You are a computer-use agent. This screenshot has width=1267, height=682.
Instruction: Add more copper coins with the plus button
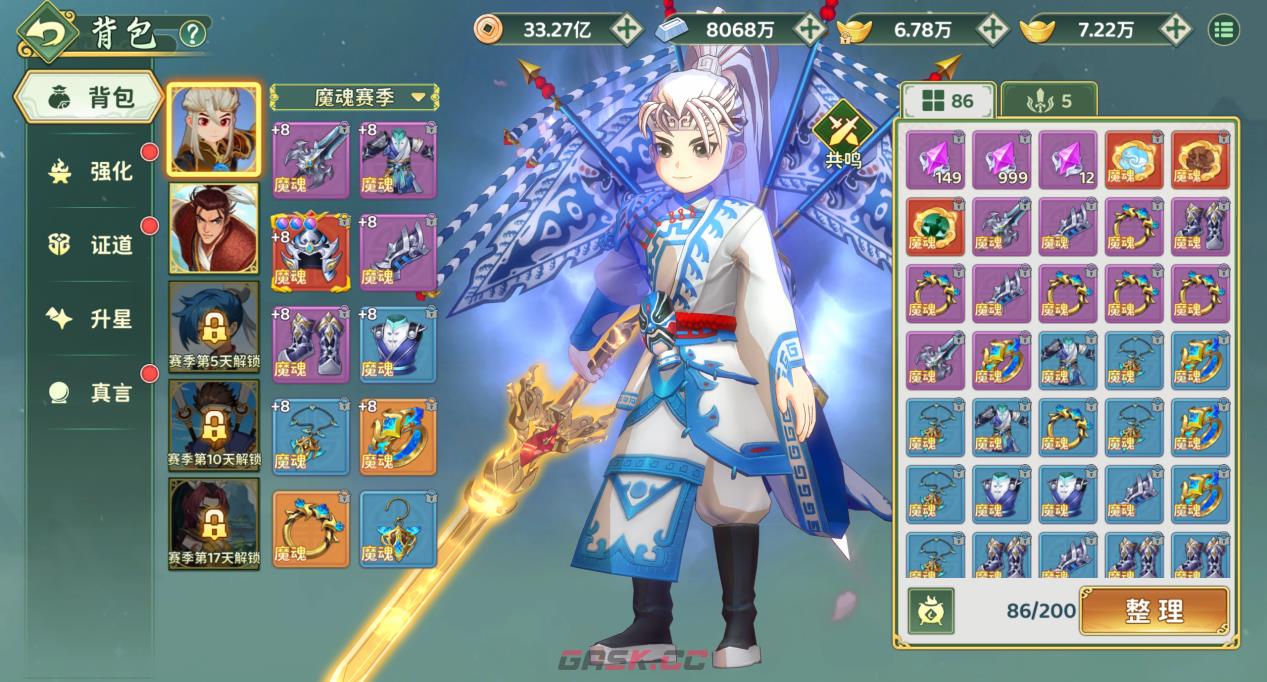(x=627, y=29)
